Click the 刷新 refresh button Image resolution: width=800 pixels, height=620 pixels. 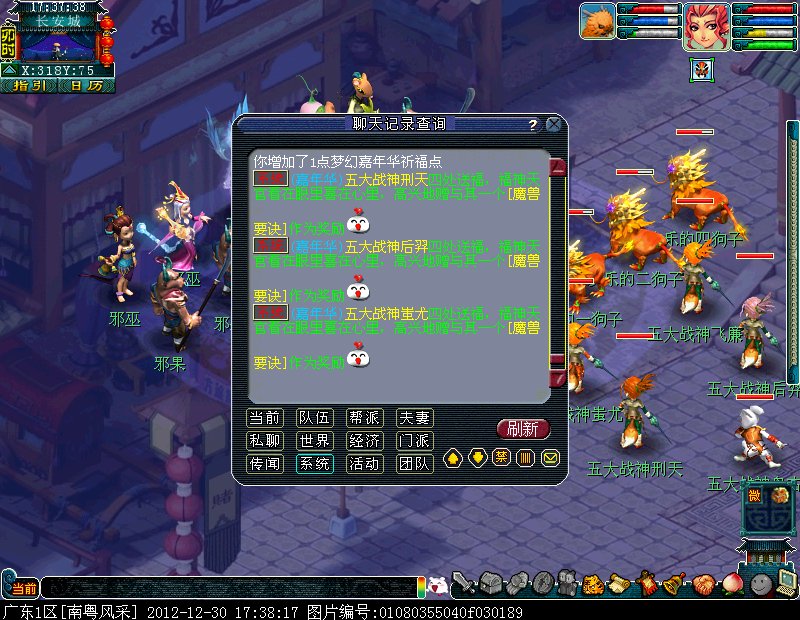pyautogui.click(x=523, y=429)
